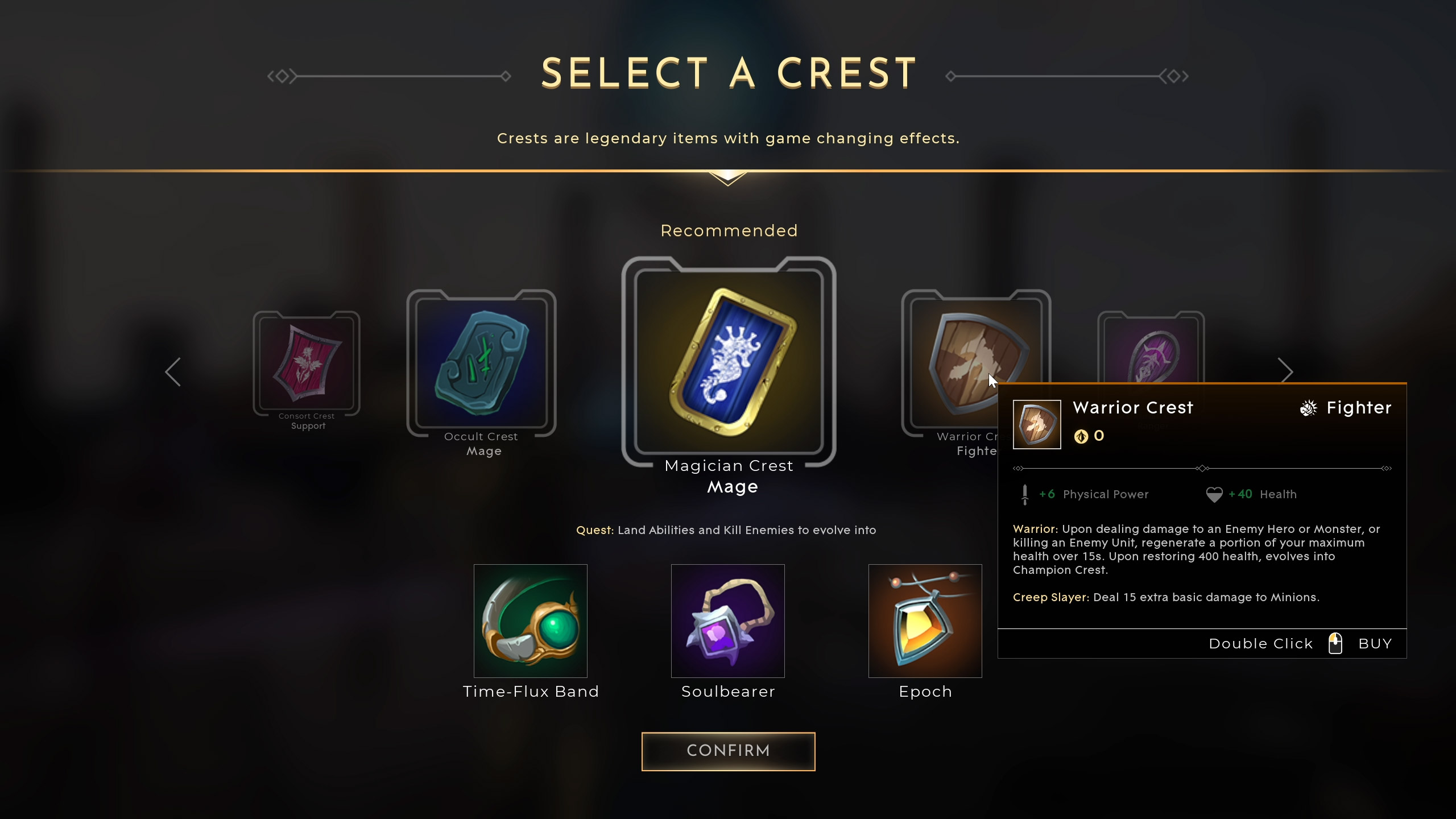Click the Mage label under Magician Crest
The height and width of the screenshot is (819, 1456).
point(731,486)
